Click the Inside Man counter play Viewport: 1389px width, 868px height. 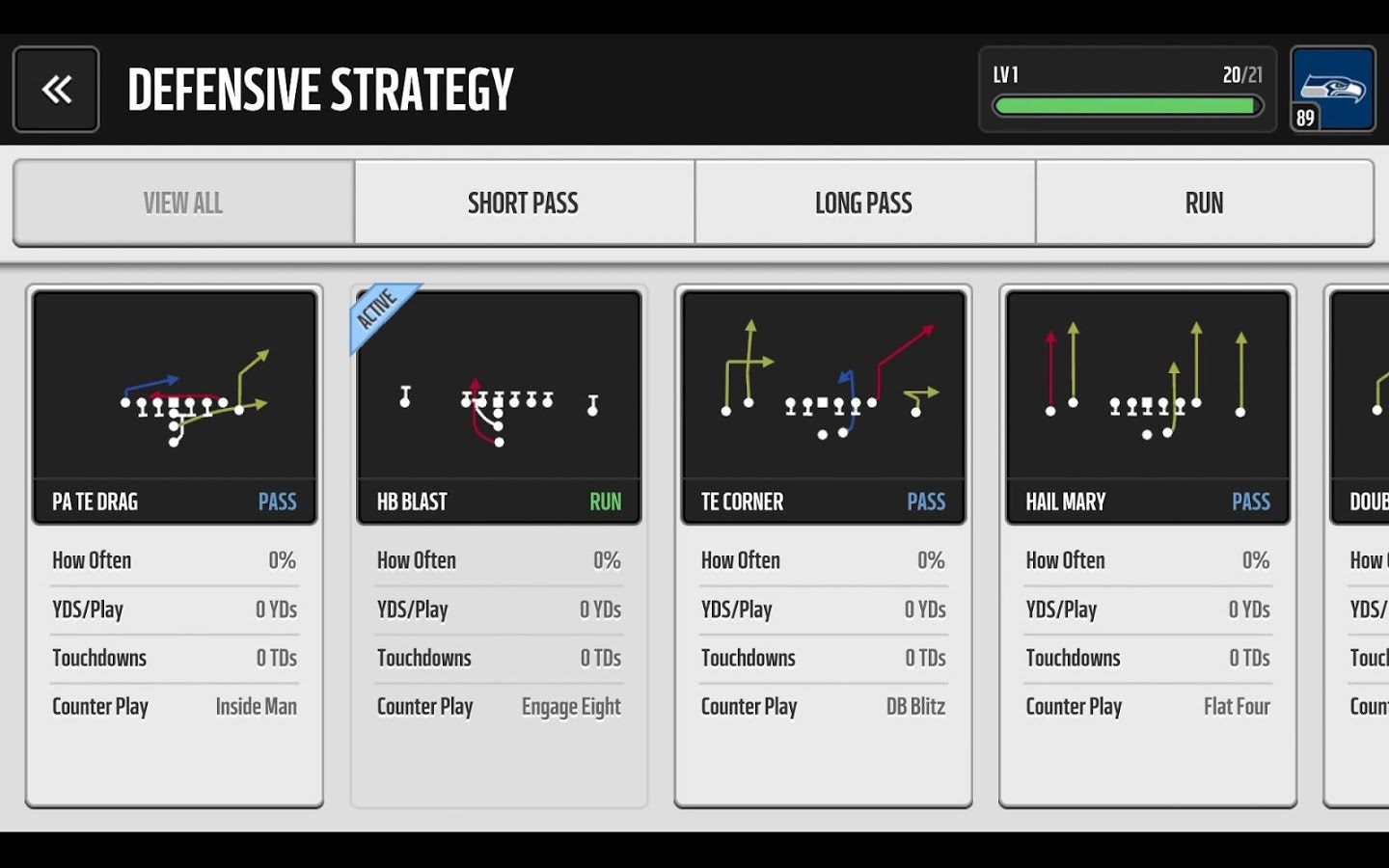click(x=256, y=707)
